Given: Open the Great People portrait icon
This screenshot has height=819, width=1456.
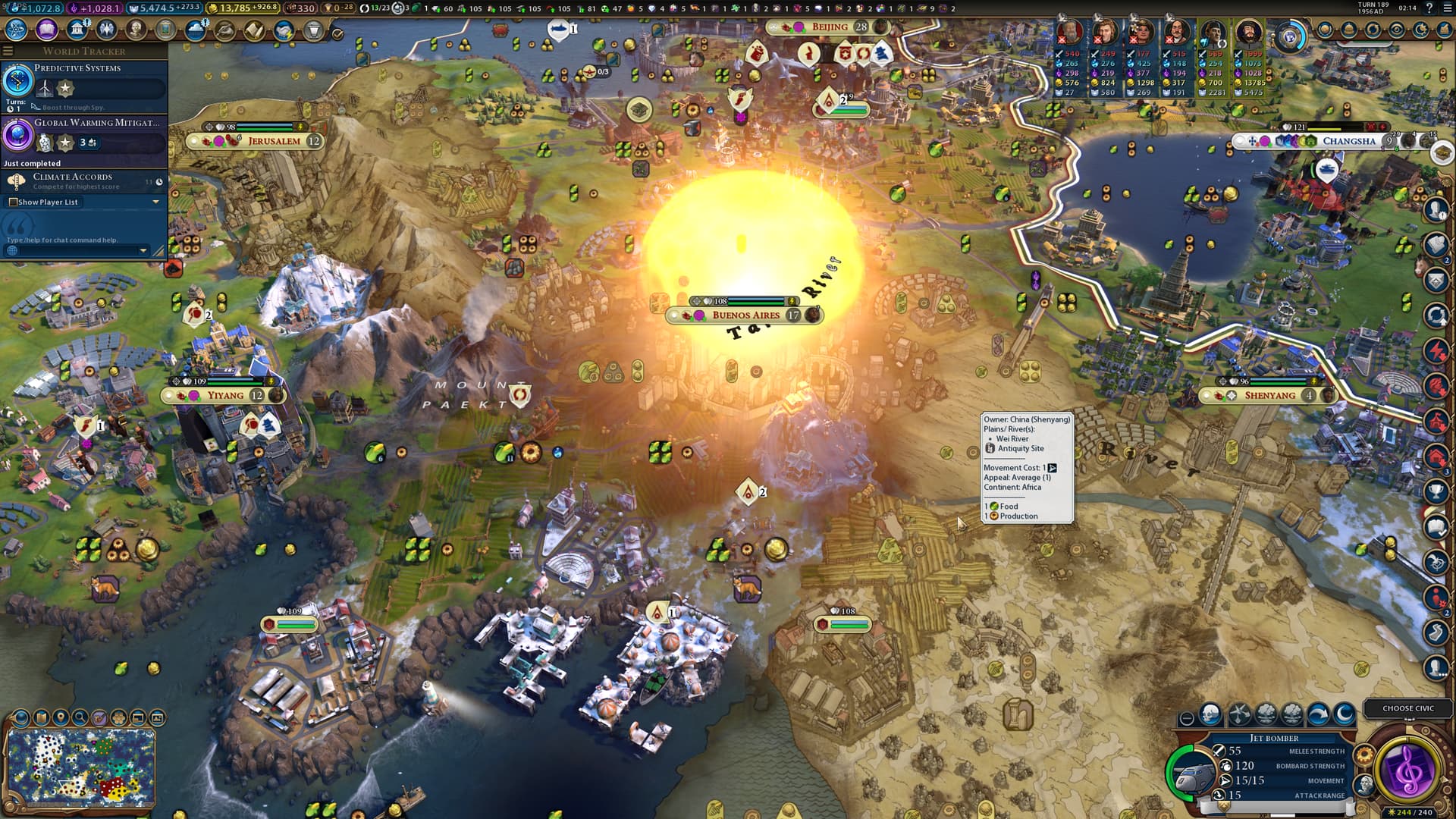Looking at the screenshot, I should coord(136,30).
